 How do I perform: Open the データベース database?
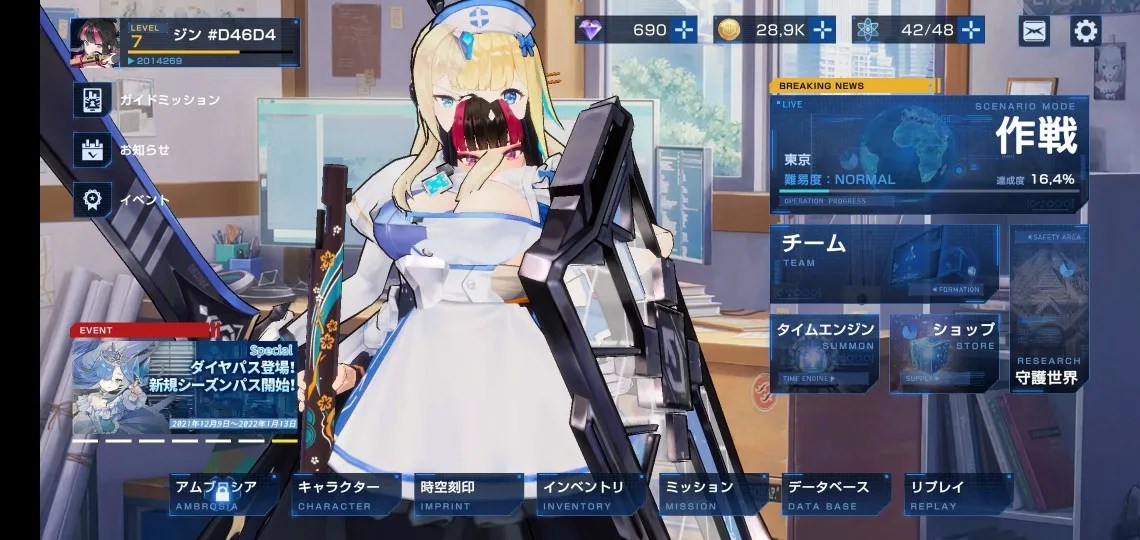pos(828,495)
